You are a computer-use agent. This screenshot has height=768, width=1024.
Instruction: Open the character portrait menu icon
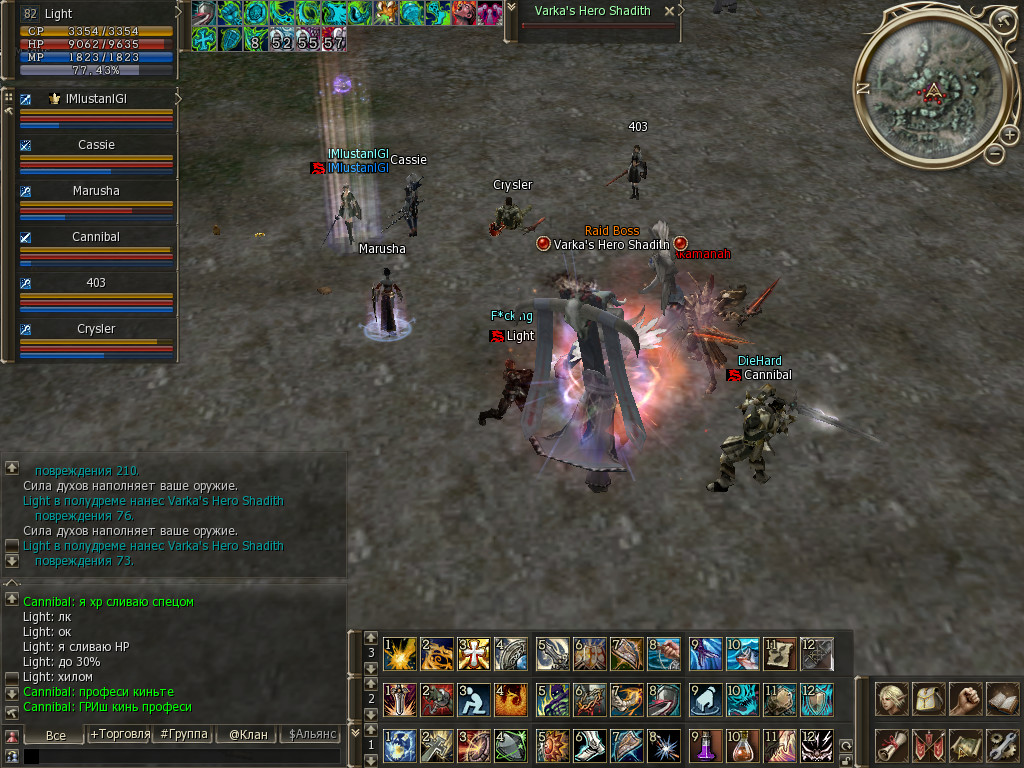coord(892,699)
